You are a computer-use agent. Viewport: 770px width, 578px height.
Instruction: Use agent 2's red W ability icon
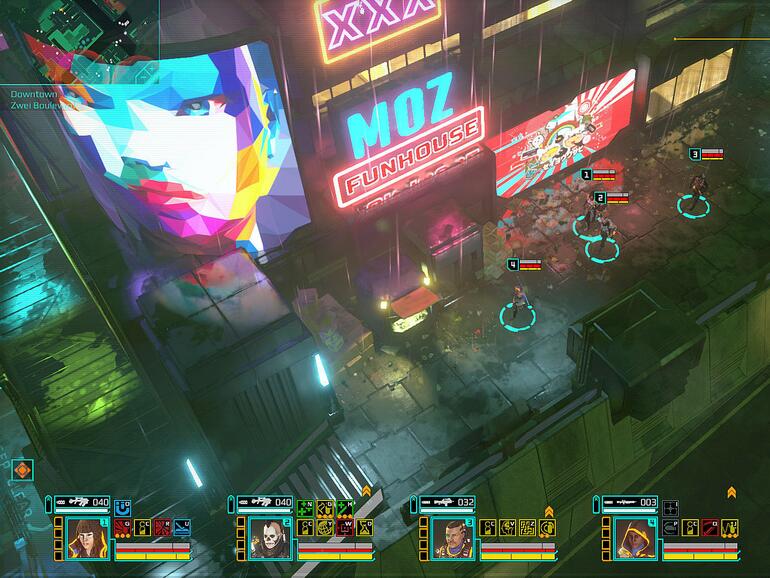coord(342,525)
